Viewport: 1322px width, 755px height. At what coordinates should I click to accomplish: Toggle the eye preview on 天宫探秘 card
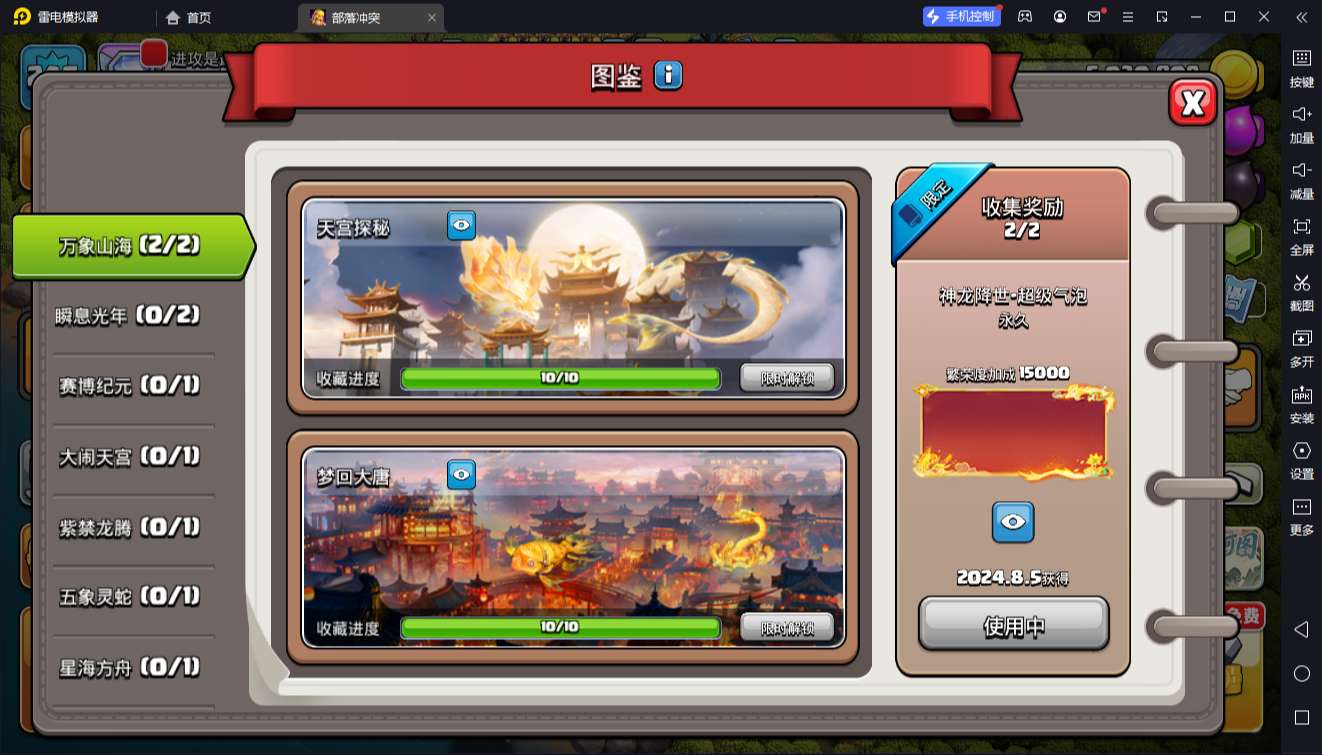[x=460, y=224]
